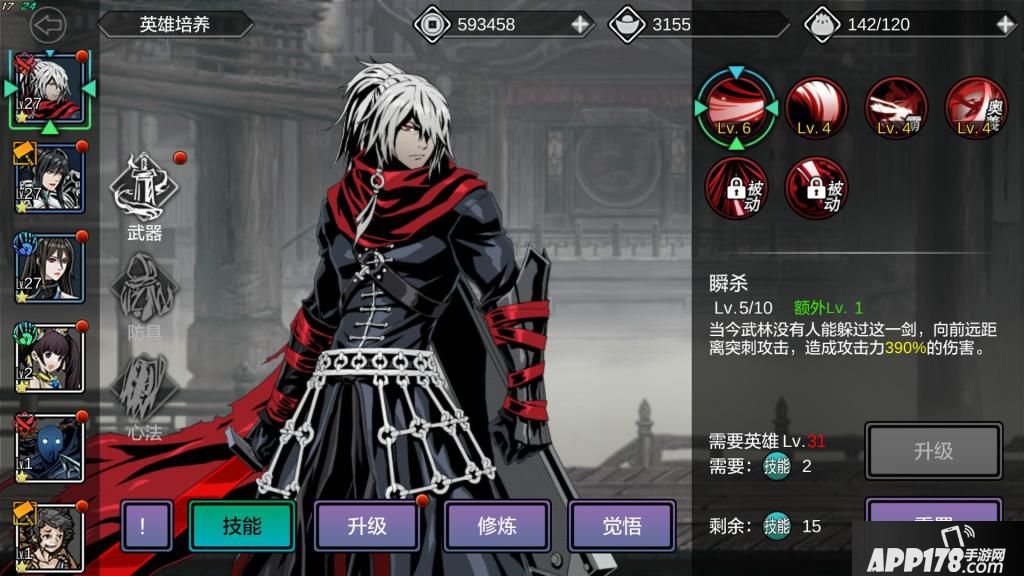Go back using the arrow button
This screenshot has width=1024, height=576.
click(x=47, y=24)
